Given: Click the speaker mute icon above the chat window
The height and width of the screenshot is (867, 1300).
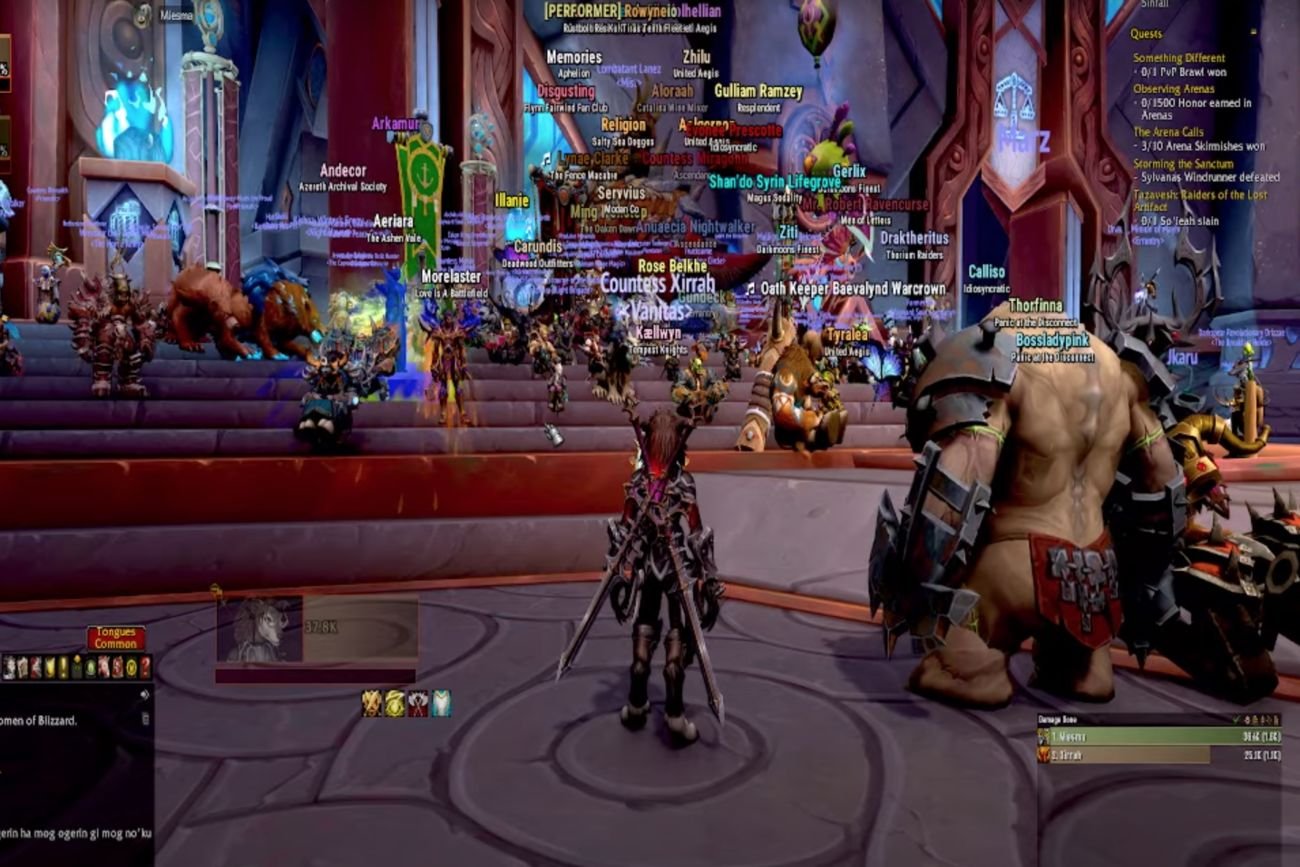Looking at the screenshot, I should (145, 693).
